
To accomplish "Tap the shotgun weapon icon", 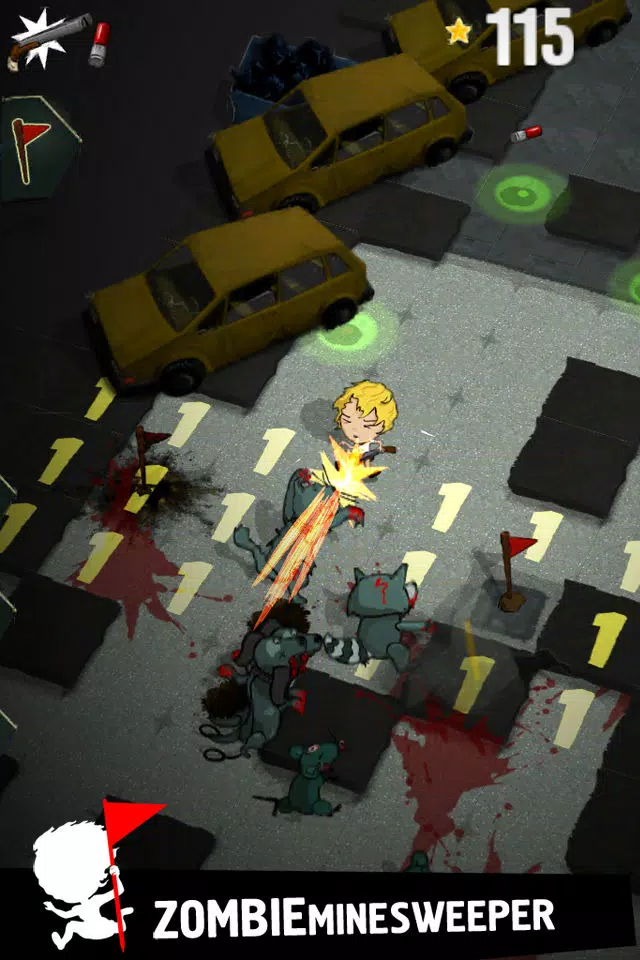I will pos(47,40).
